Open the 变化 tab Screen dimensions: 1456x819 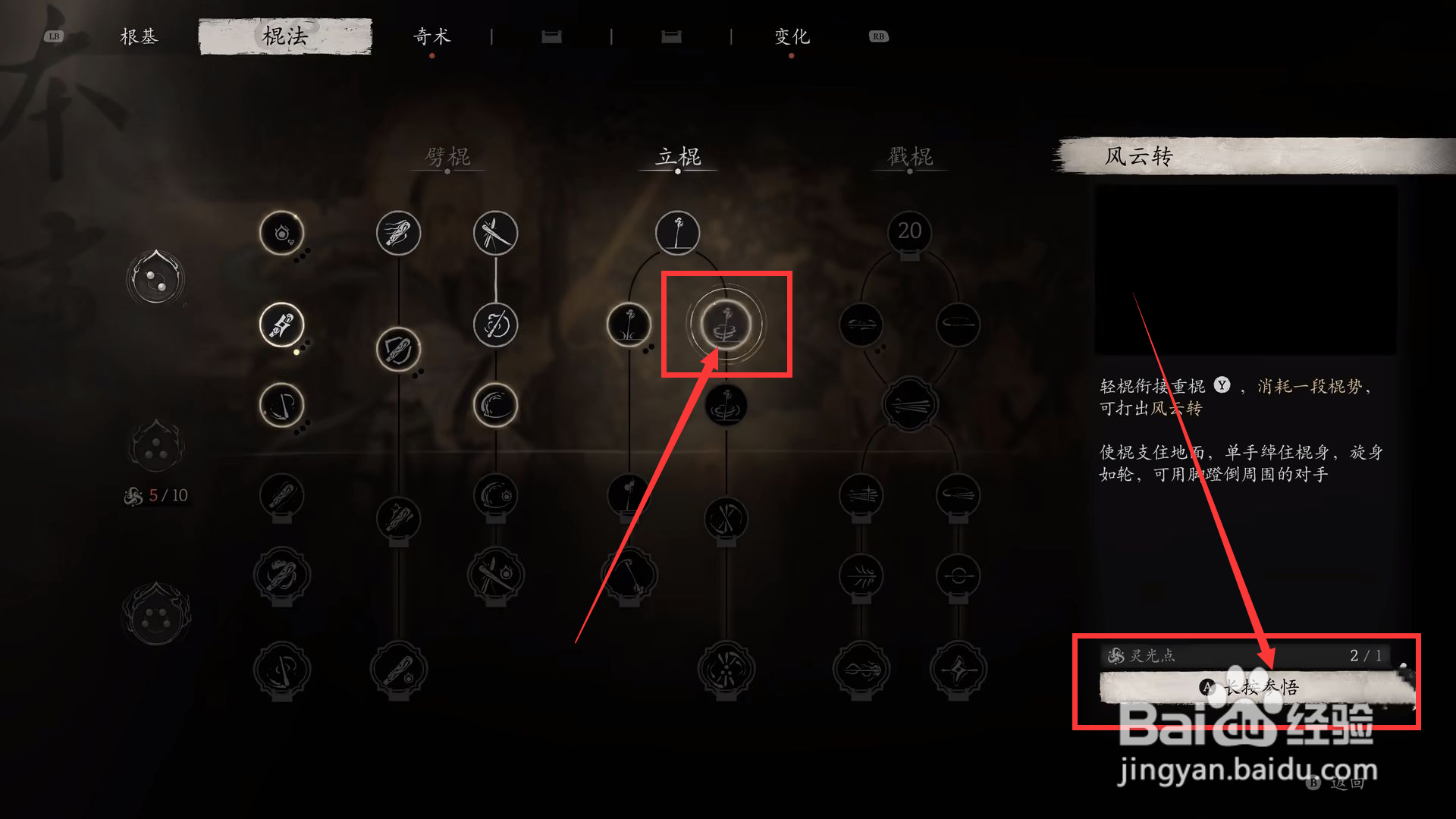pyautogui.click(x=791, y=36)
